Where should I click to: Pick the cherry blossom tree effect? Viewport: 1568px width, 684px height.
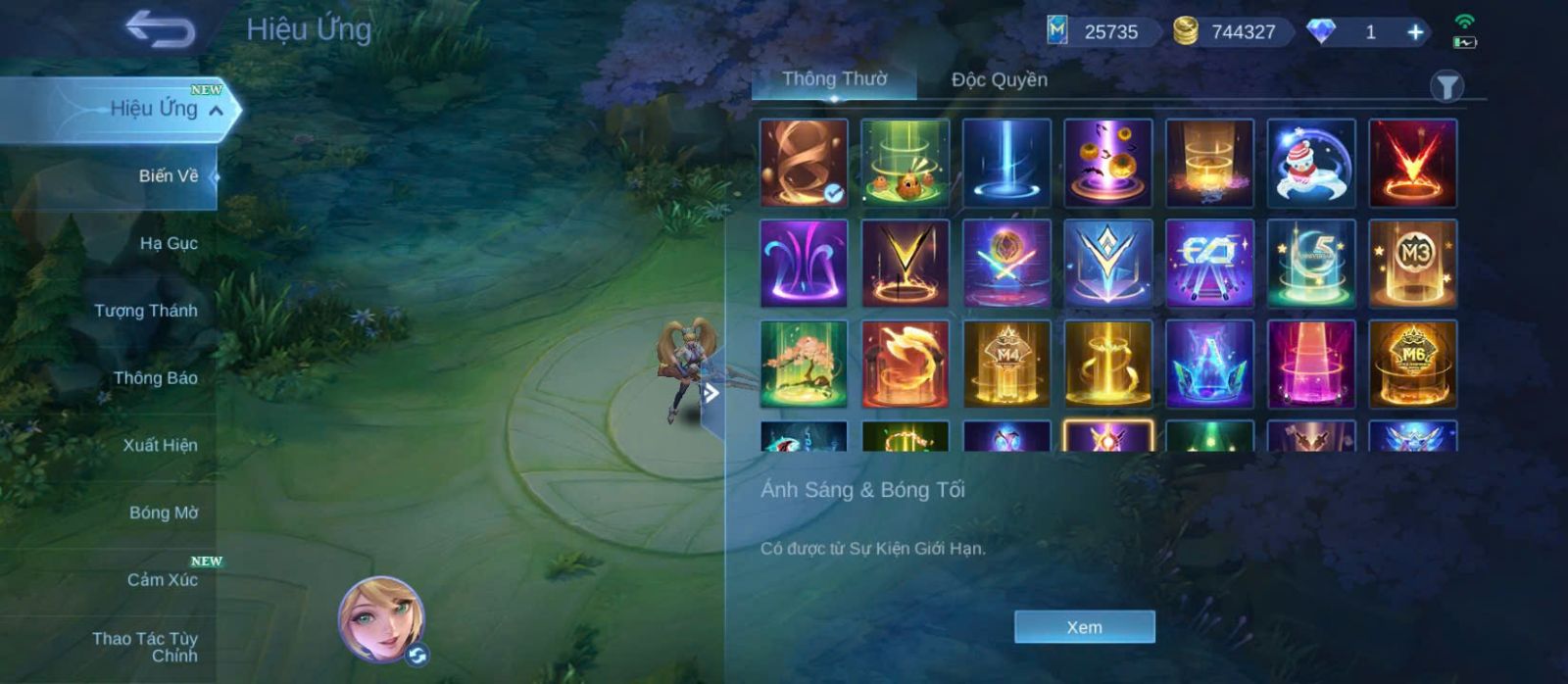(804, 365)
